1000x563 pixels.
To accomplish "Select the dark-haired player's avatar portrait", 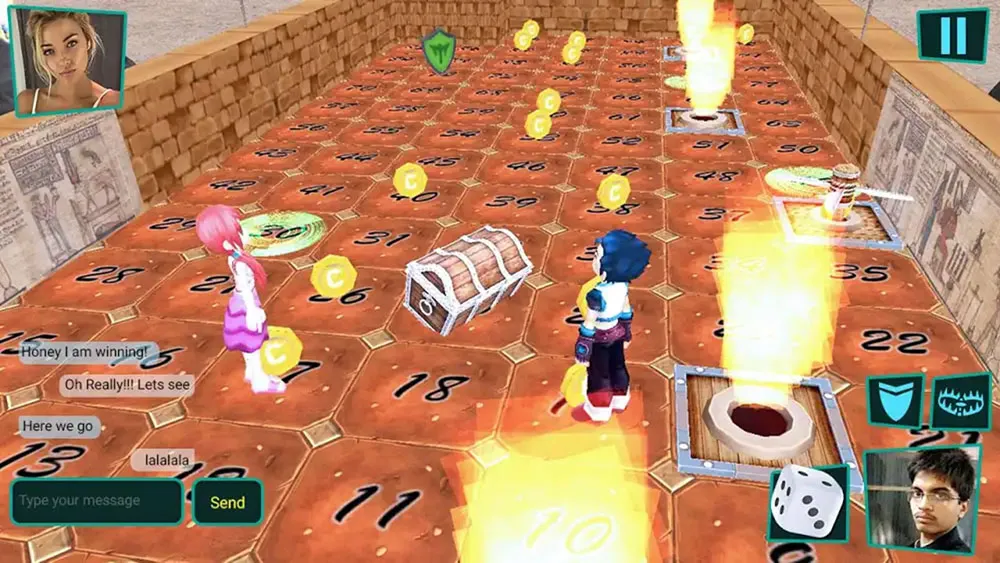I will 921,500.
